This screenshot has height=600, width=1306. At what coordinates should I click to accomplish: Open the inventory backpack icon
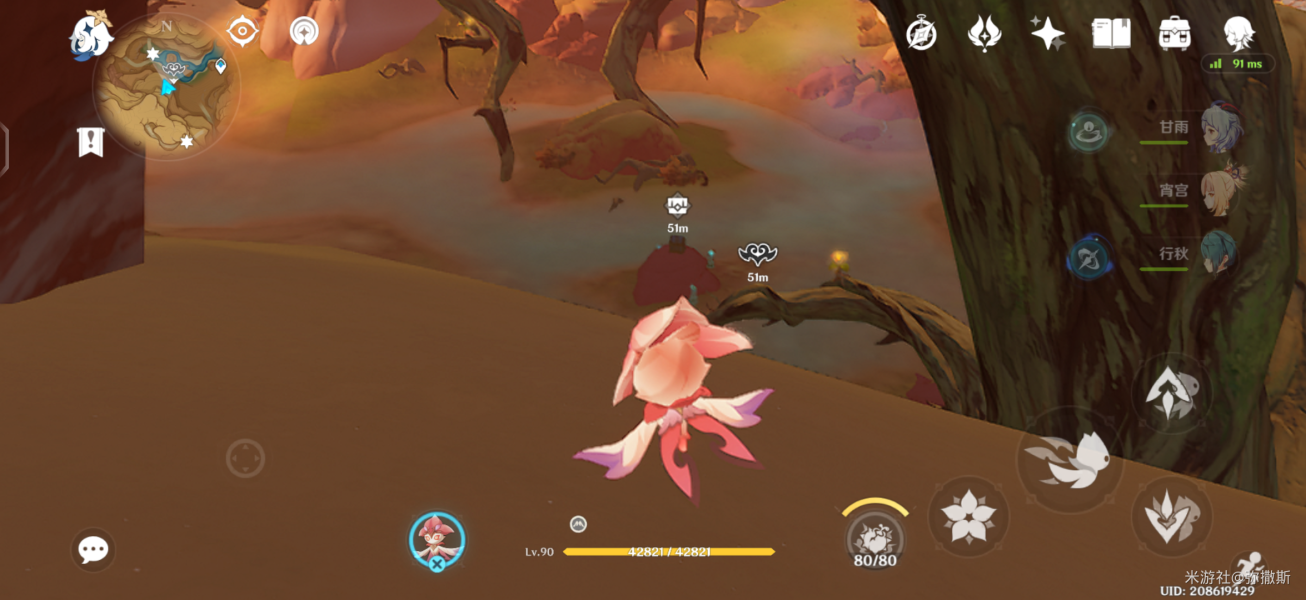pos(1175,34)
